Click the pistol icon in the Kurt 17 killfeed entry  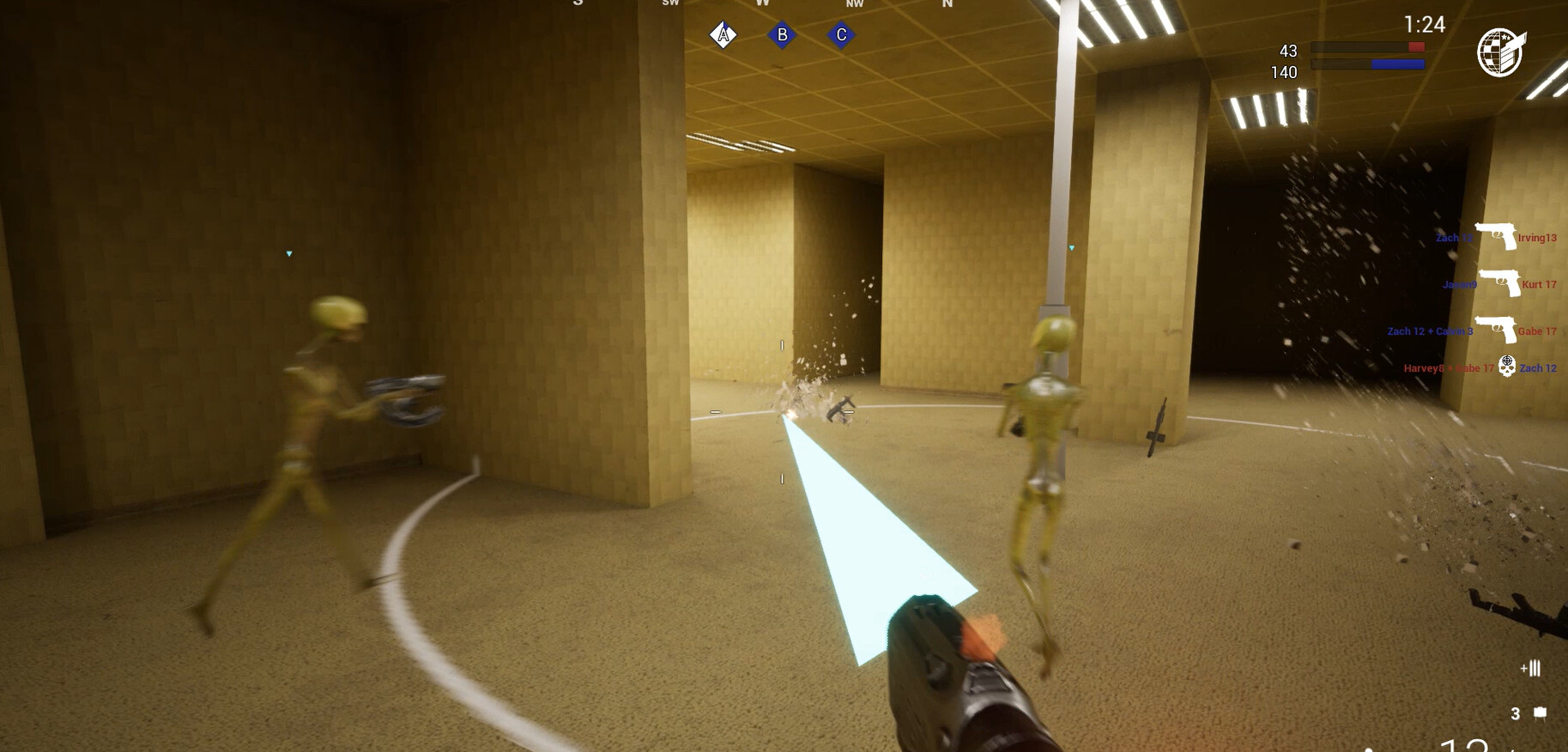coord(1500,283)
